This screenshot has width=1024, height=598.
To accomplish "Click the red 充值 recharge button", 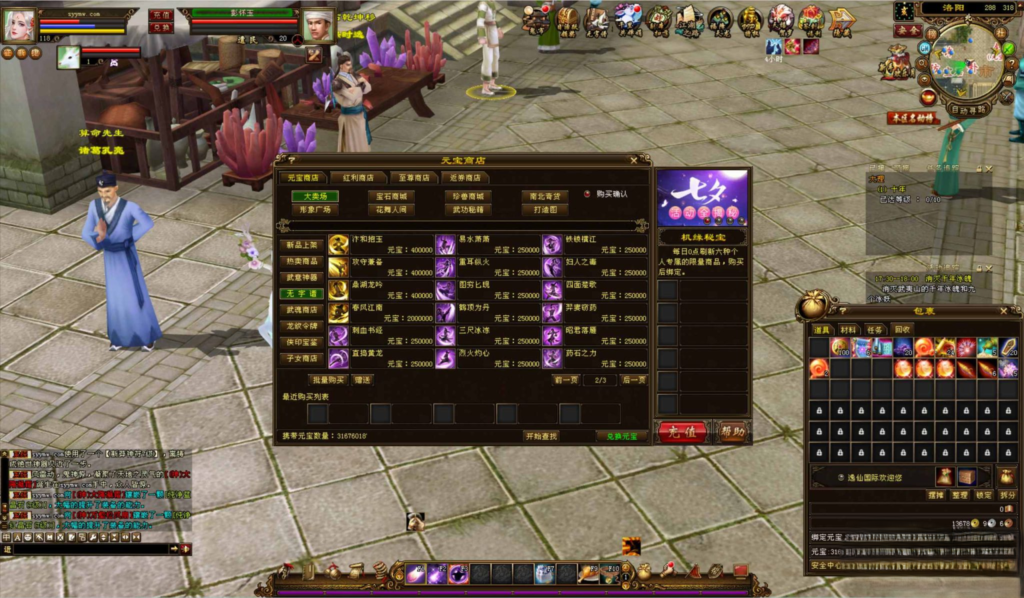I will pyautogui.click(x=682, y=432).
